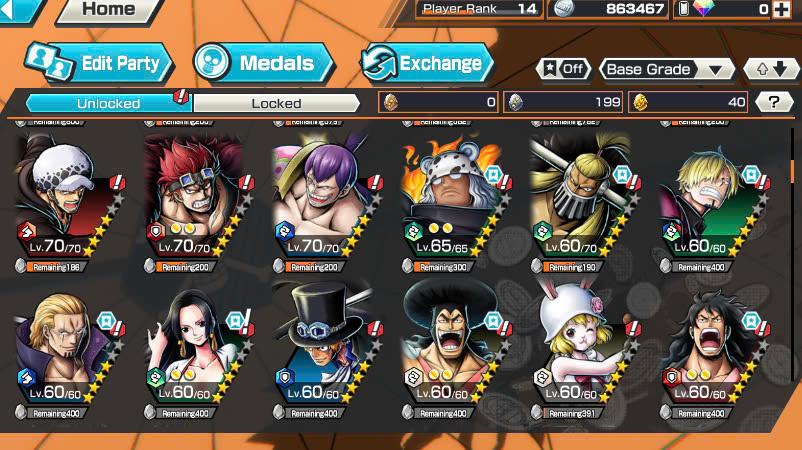Switch to the Locked tab
802x450 pixels.
(x=276, y=102)
